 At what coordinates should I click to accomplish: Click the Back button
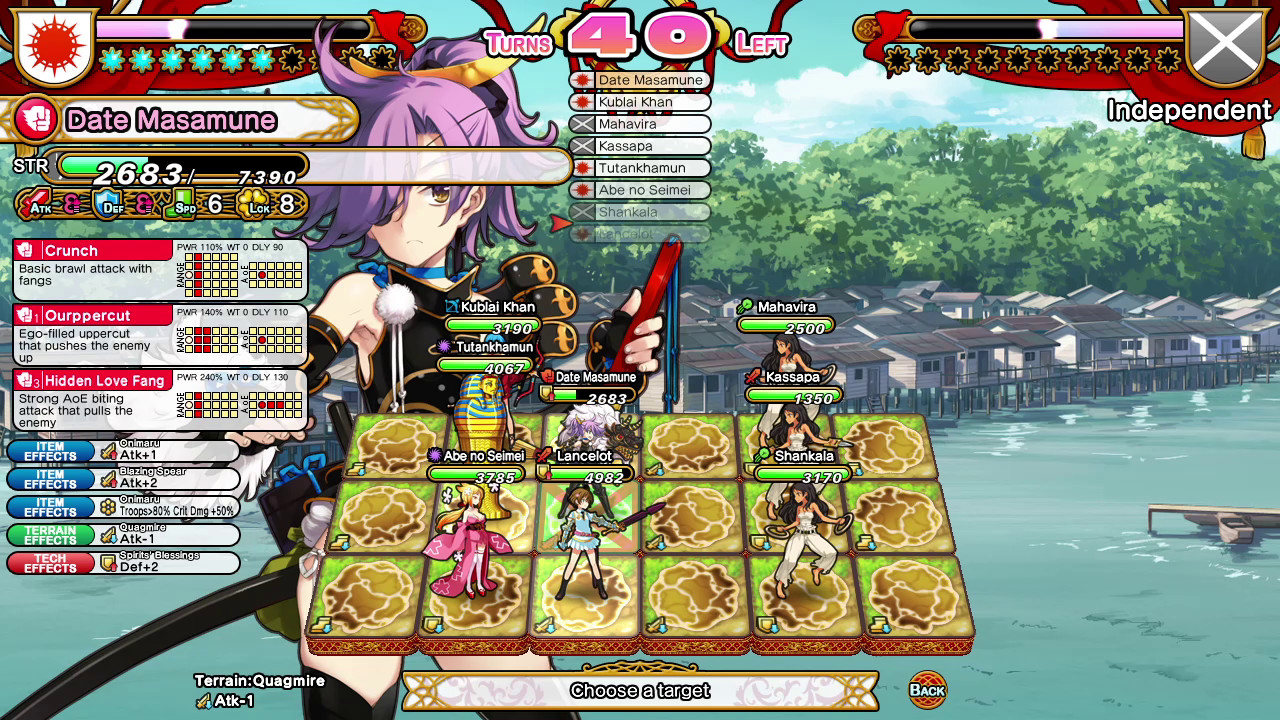[930, 688]
